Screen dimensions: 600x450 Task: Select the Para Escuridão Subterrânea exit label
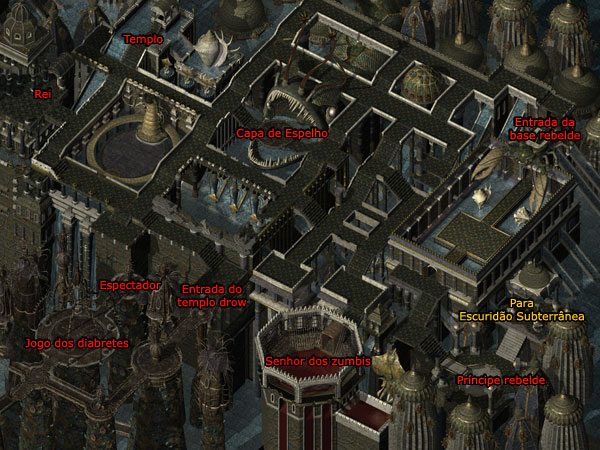(x=520, y=309)
